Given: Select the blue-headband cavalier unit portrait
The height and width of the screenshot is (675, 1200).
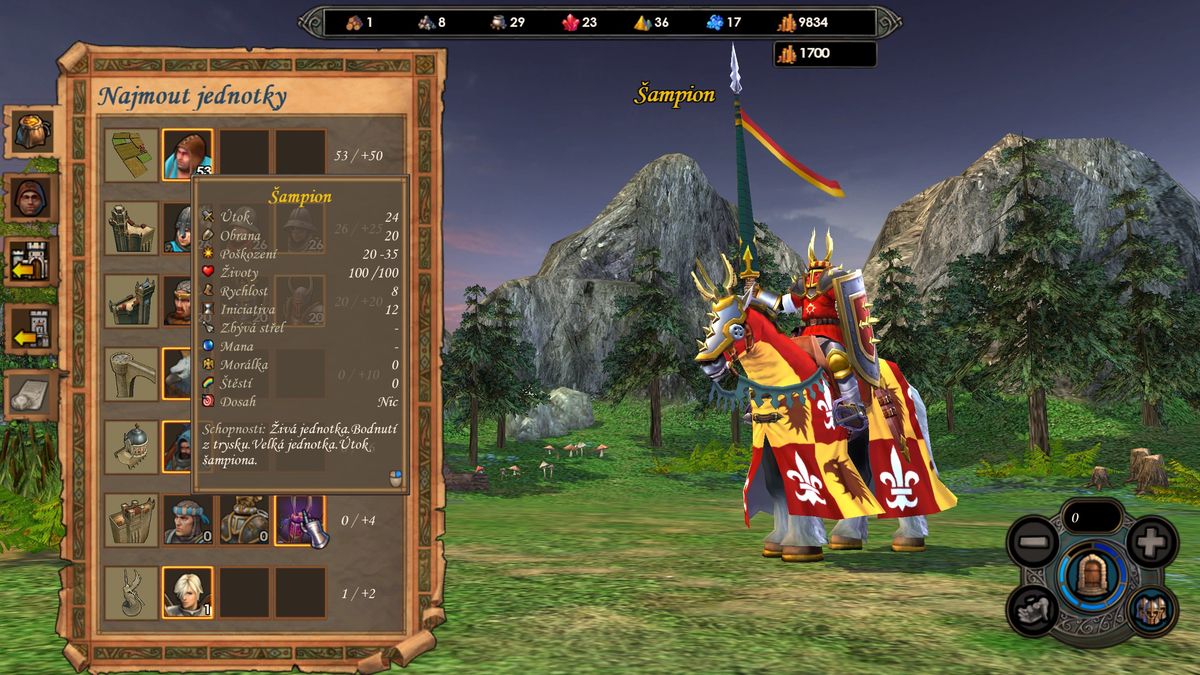Looking at the screenshot, I should [x=187, y=520].
